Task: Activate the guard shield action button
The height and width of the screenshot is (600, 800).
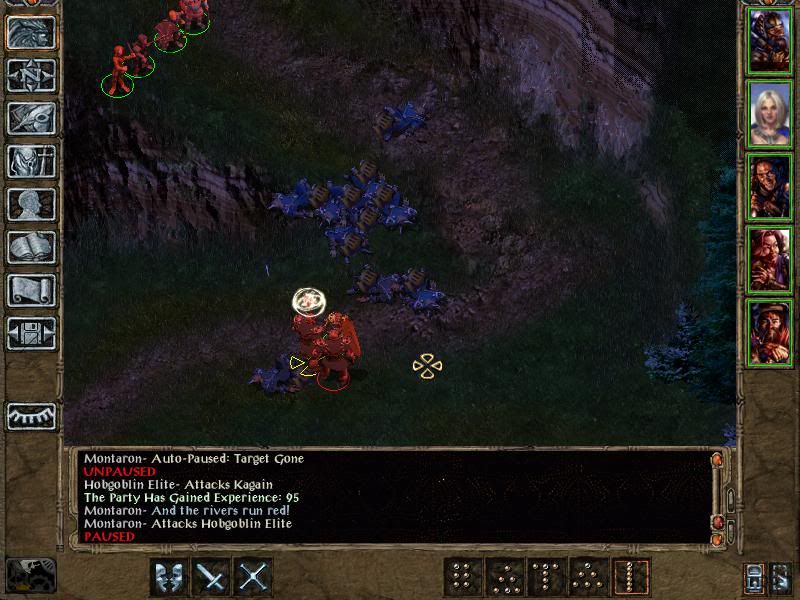Action: pyautogui.click(x=169, y=577)
